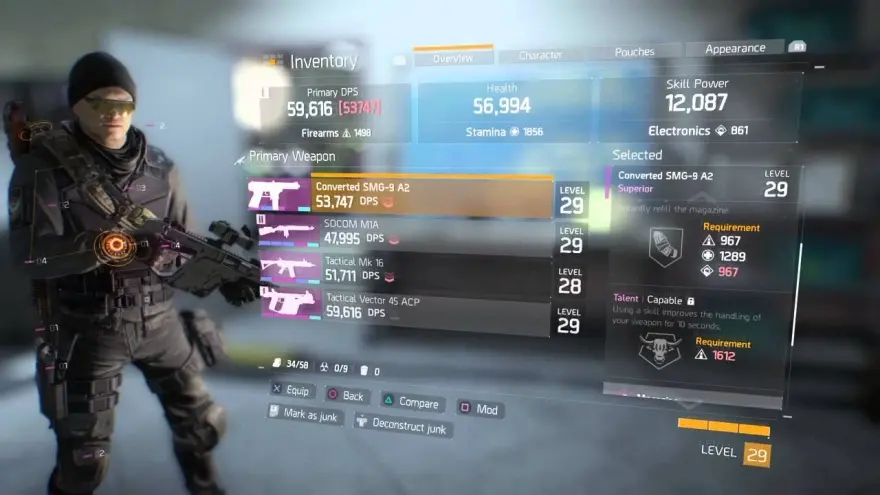Switch to the Pouches tab
Viewport: 880px width, 495px height.
634,52
